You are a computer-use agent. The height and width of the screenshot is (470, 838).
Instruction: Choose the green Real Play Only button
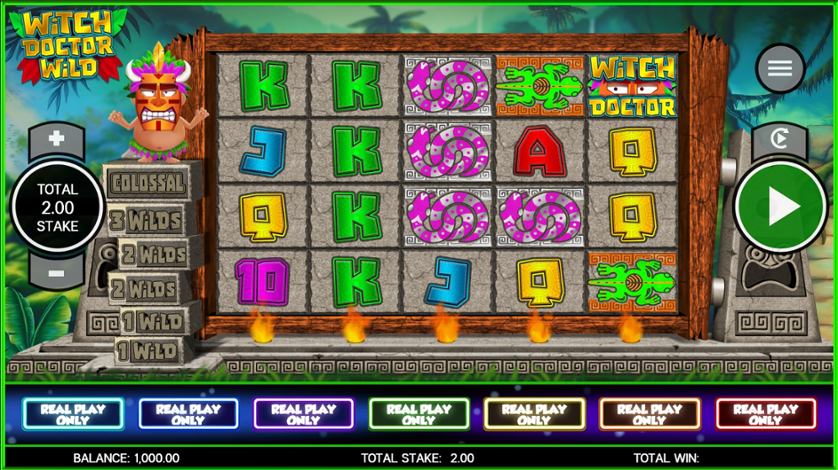click(x=418, y=414)
